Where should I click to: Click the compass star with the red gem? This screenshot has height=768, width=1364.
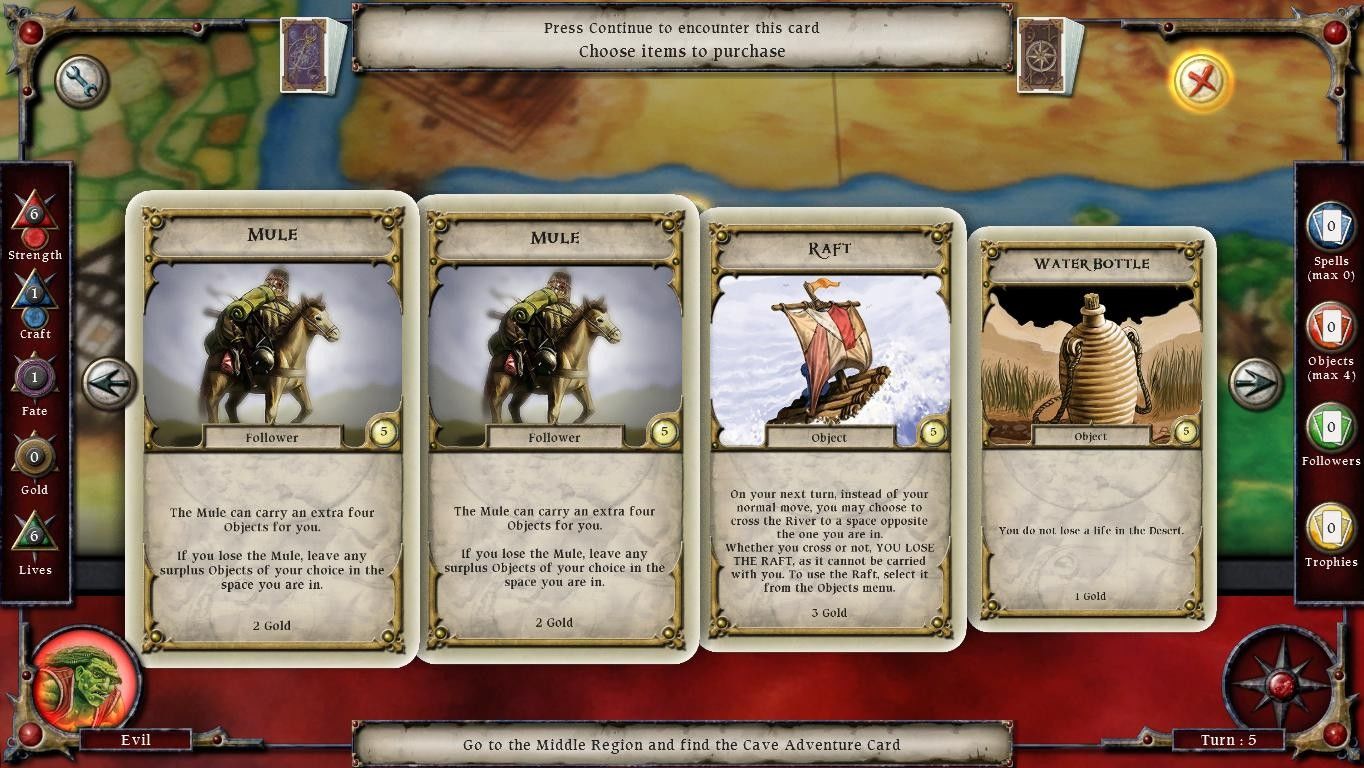tap(1280, 685)
